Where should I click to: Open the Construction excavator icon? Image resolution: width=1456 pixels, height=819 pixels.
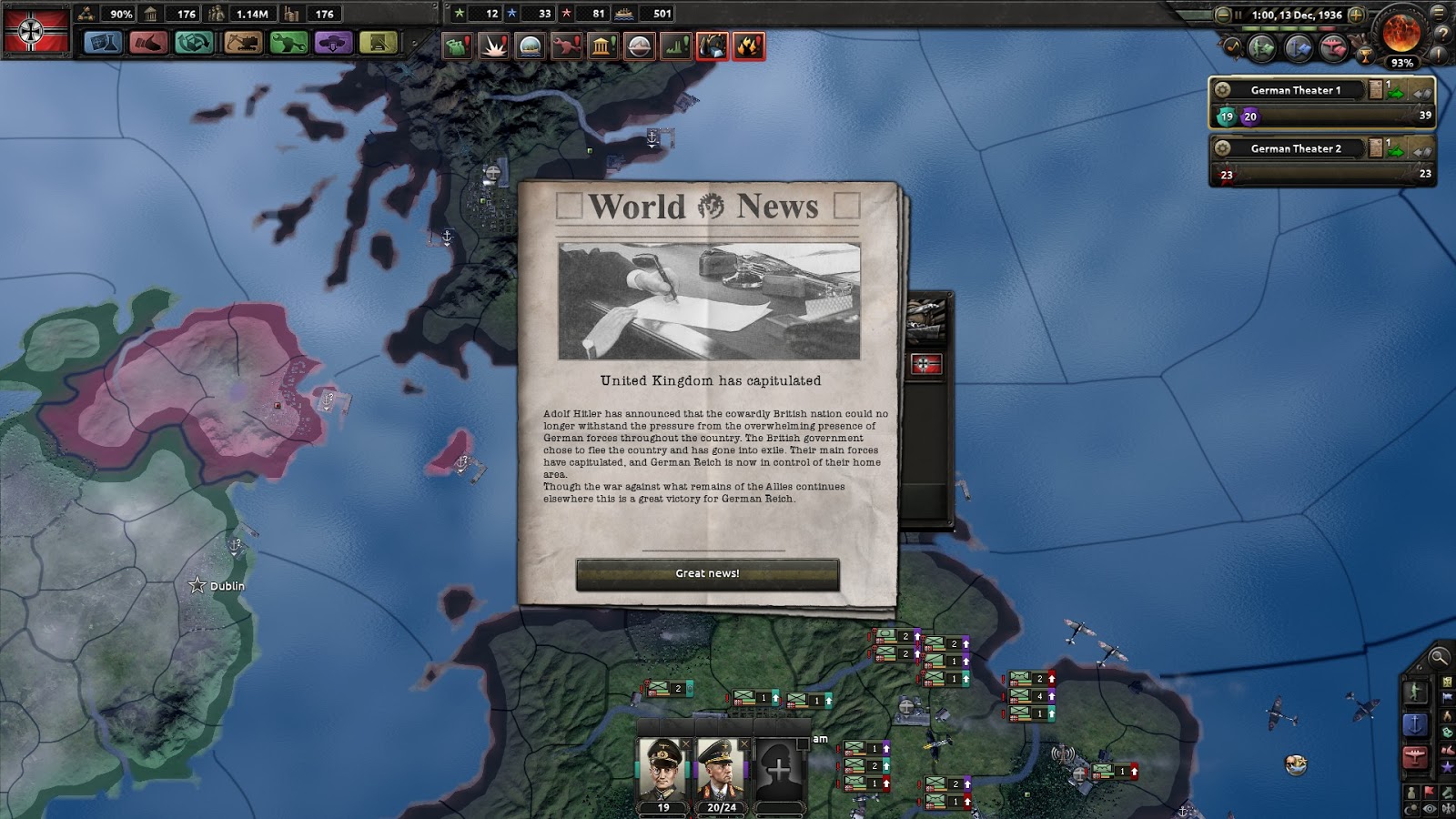[243, 43]
